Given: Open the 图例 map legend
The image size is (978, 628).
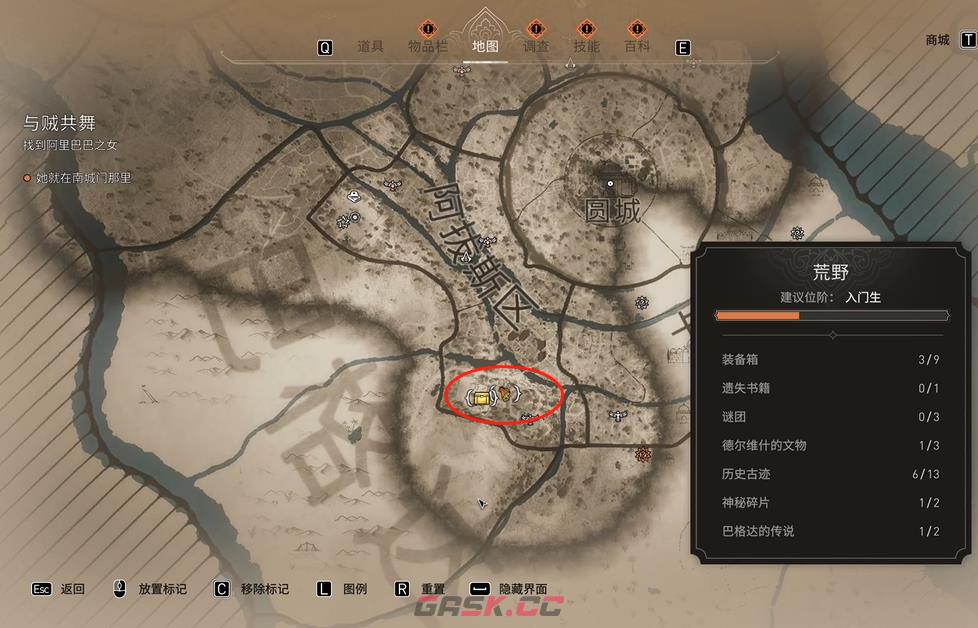Looking at the screenshot, I should tap(355, 589).
